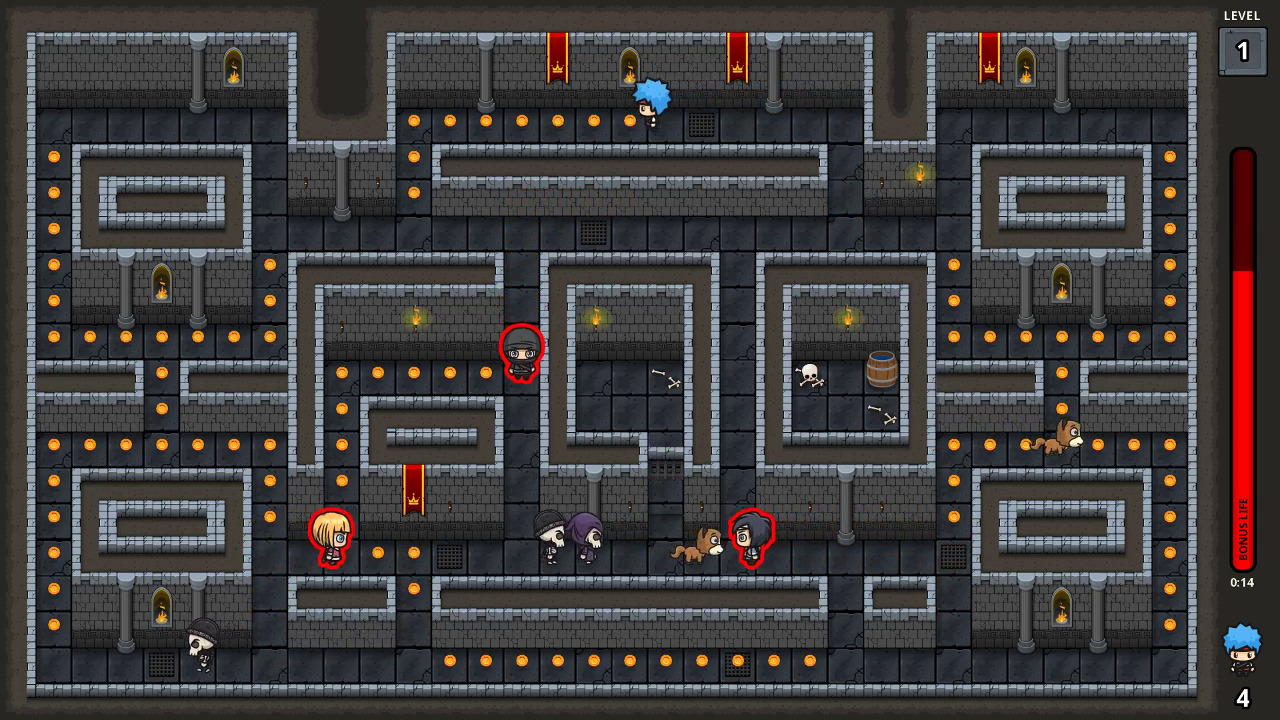This screenshot has width=1280, height=720.
Task: Click the brown dog near the bottom corridor
Action: point(702,546)
